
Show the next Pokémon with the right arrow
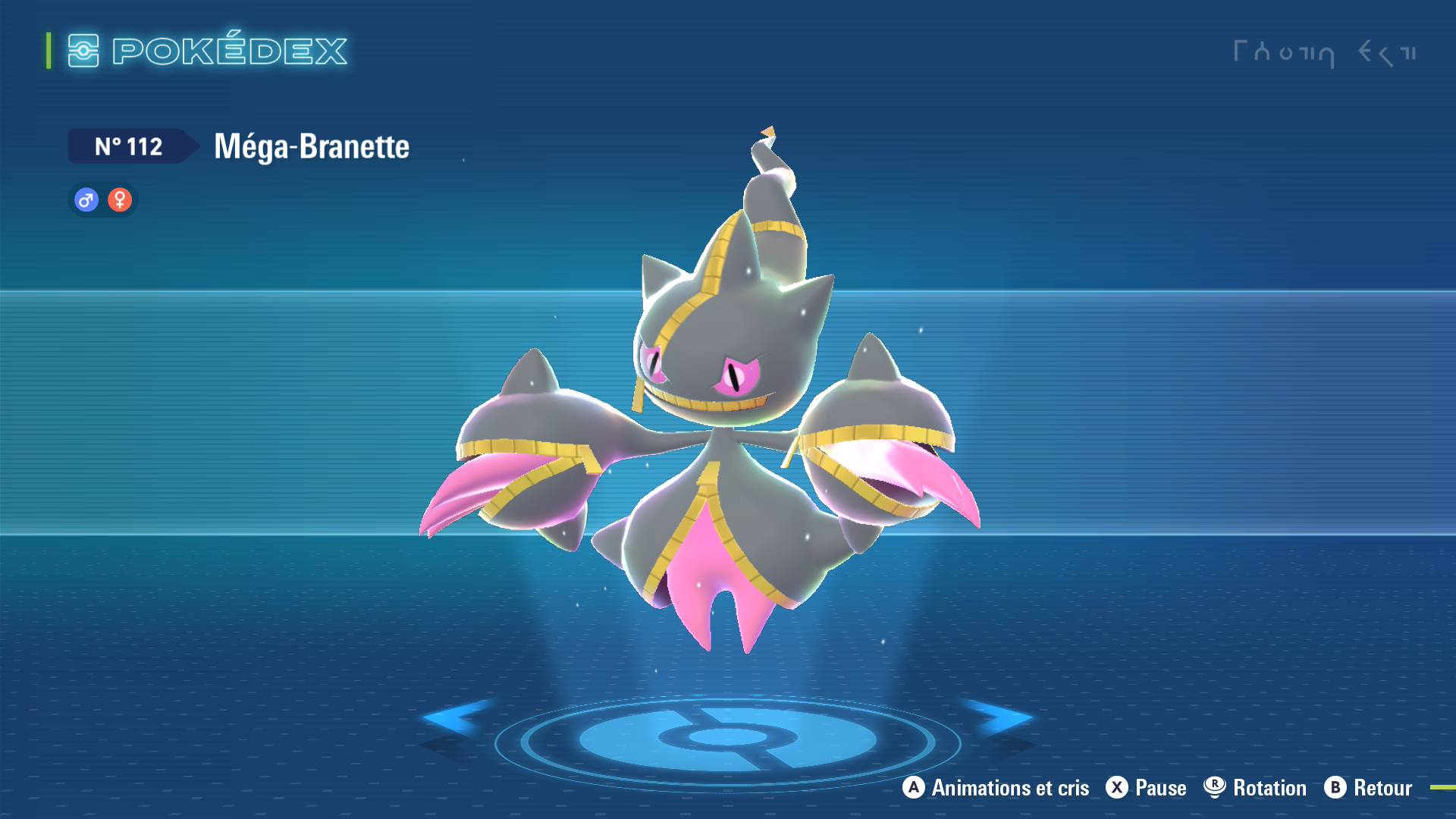[999, 717]
